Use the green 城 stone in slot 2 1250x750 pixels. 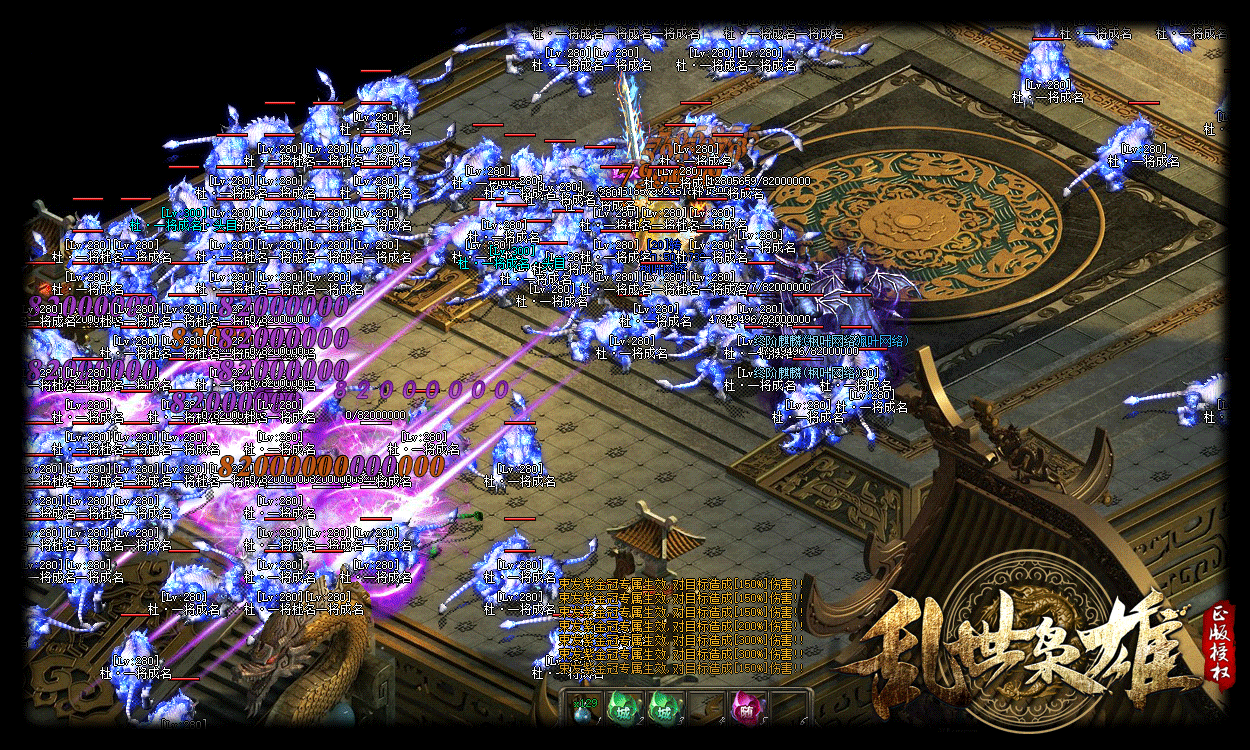click(x=624, y=708)
